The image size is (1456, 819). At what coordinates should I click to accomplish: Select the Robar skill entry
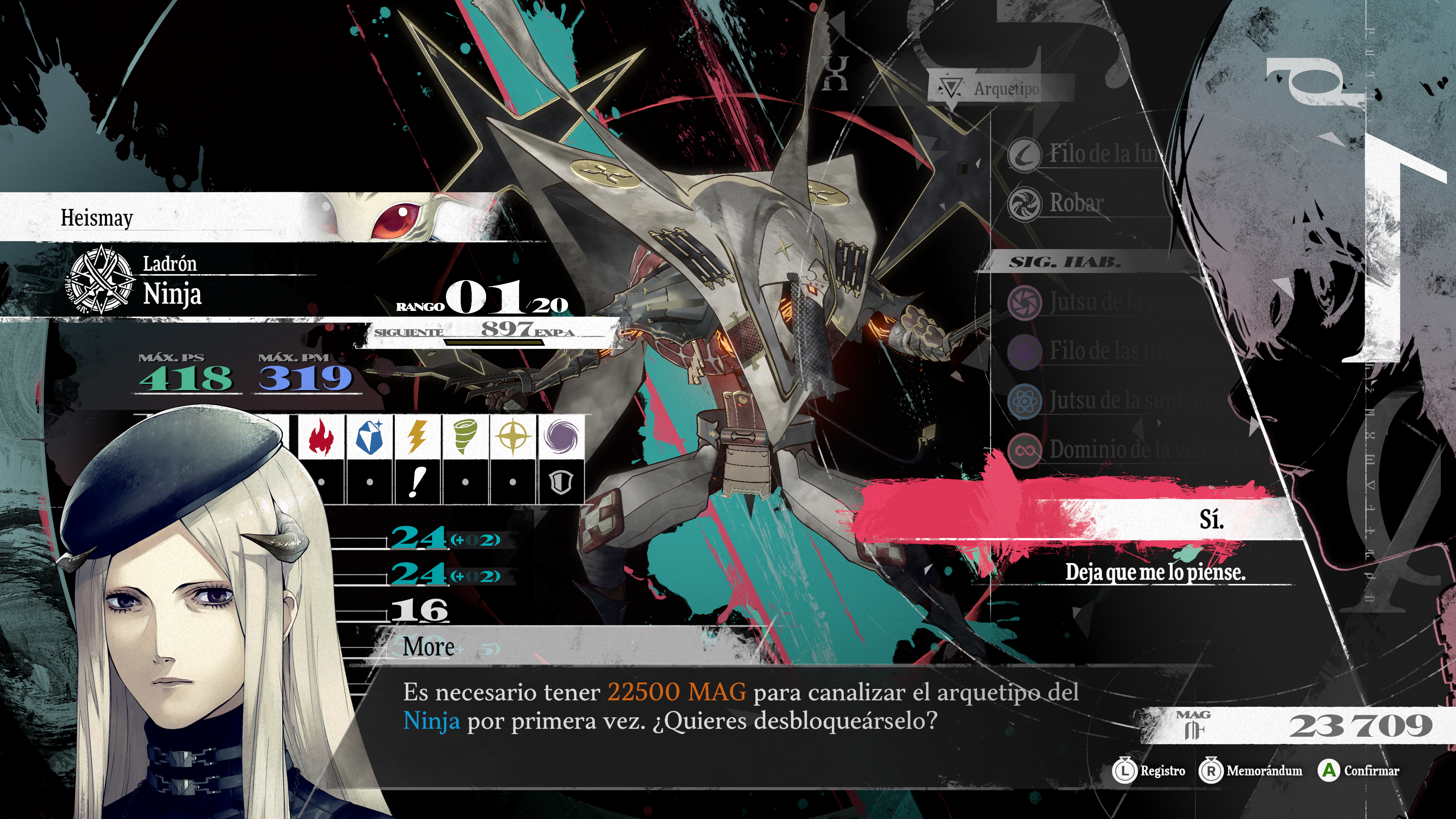pyautogui.click(x=1076, y=203)
